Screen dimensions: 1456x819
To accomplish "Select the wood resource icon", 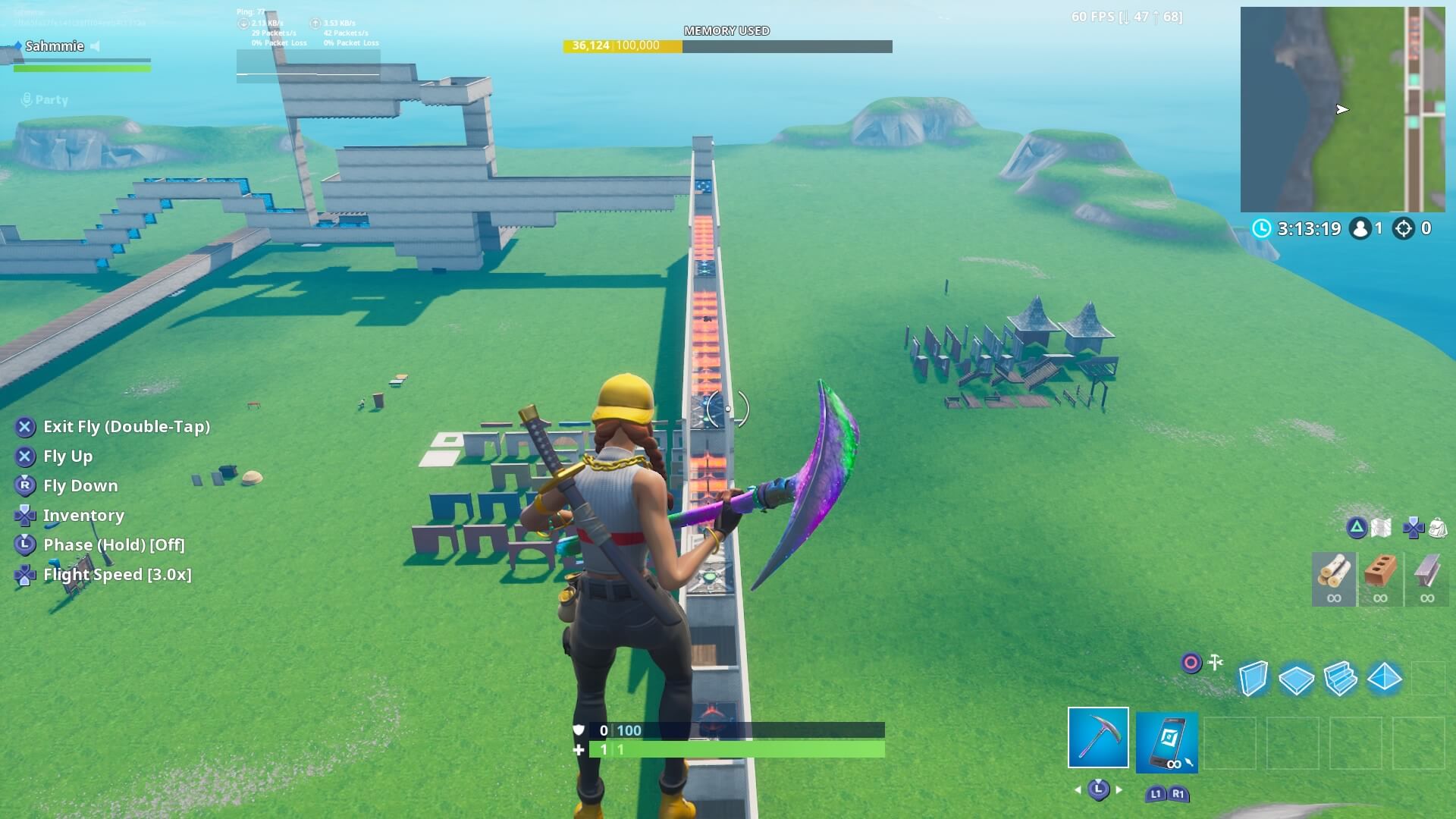I will coord(1334,577).
